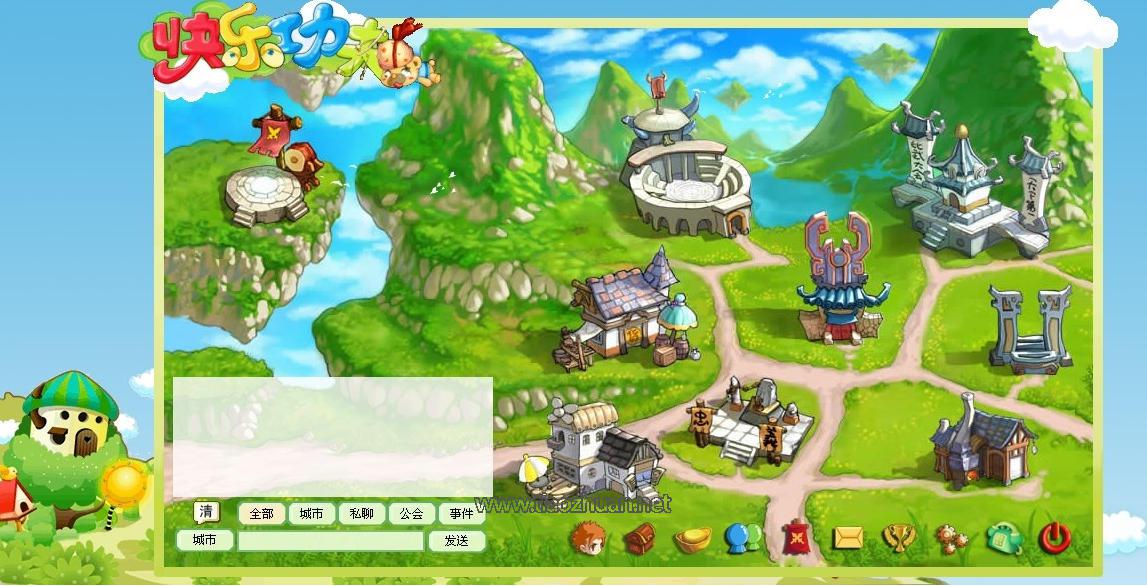Switch to the 城市 chat tab
Viewport: 1147px width, 586px height.
click(311, 514)
